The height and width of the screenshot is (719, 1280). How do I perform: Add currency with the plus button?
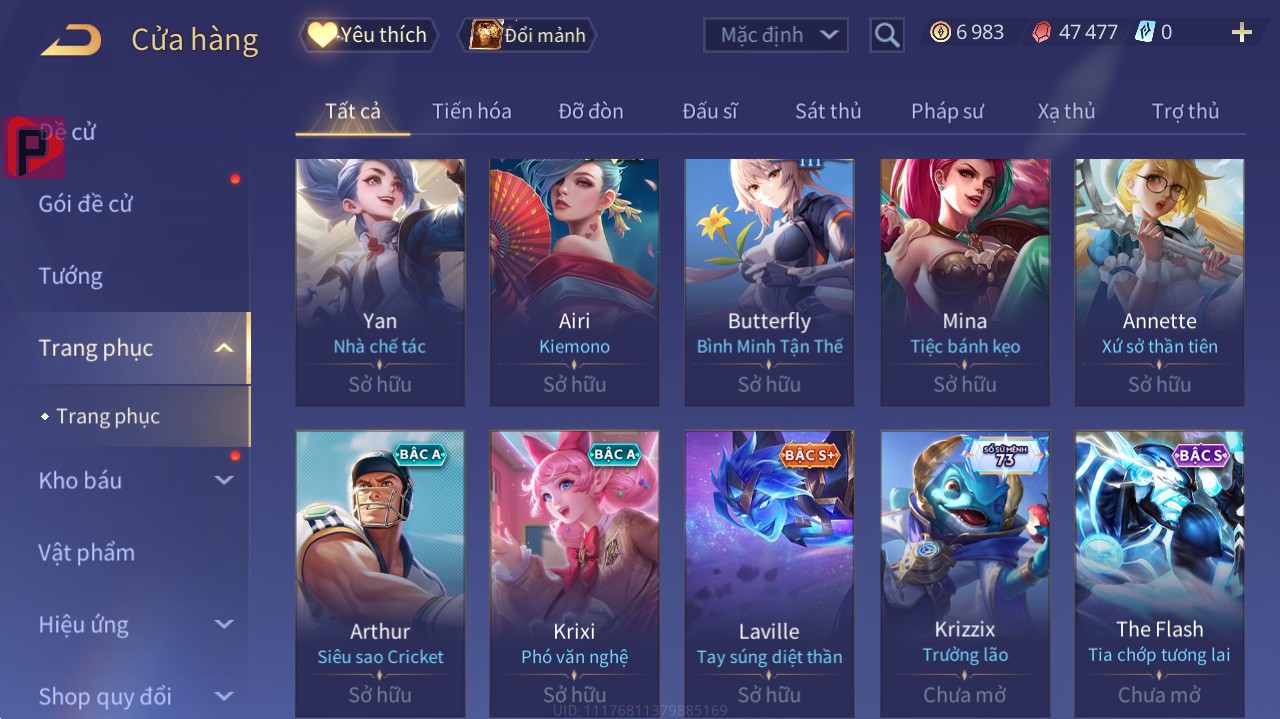point(1241,33)
